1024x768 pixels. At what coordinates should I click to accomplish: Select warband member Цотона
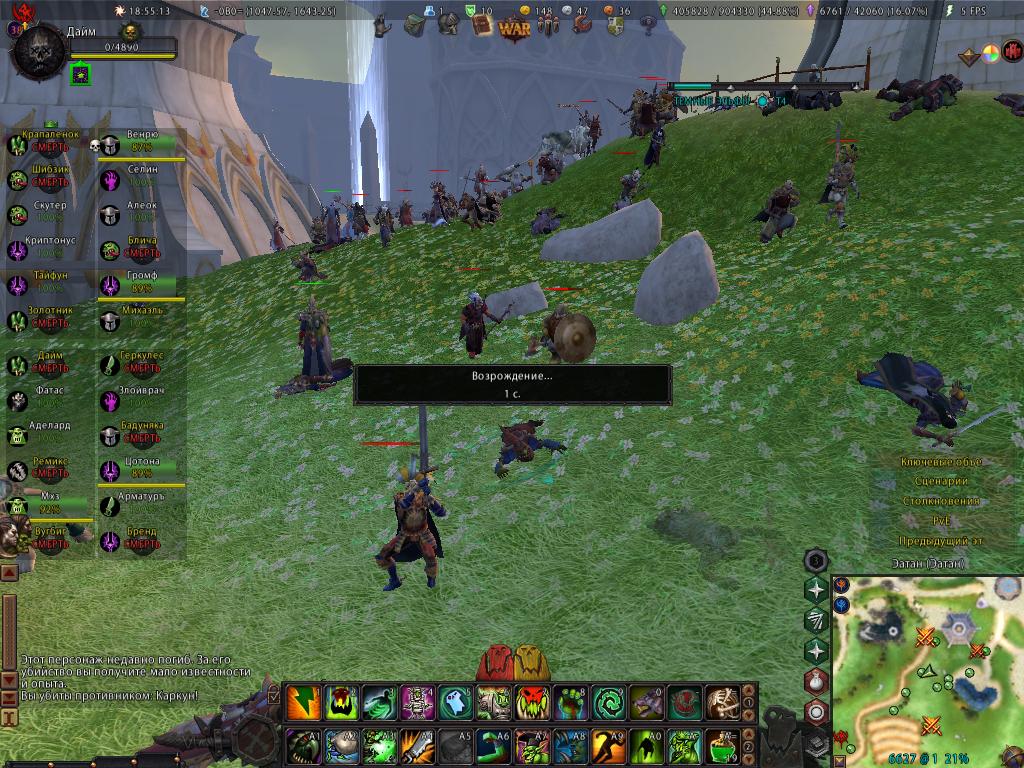[x=141, y=468]
